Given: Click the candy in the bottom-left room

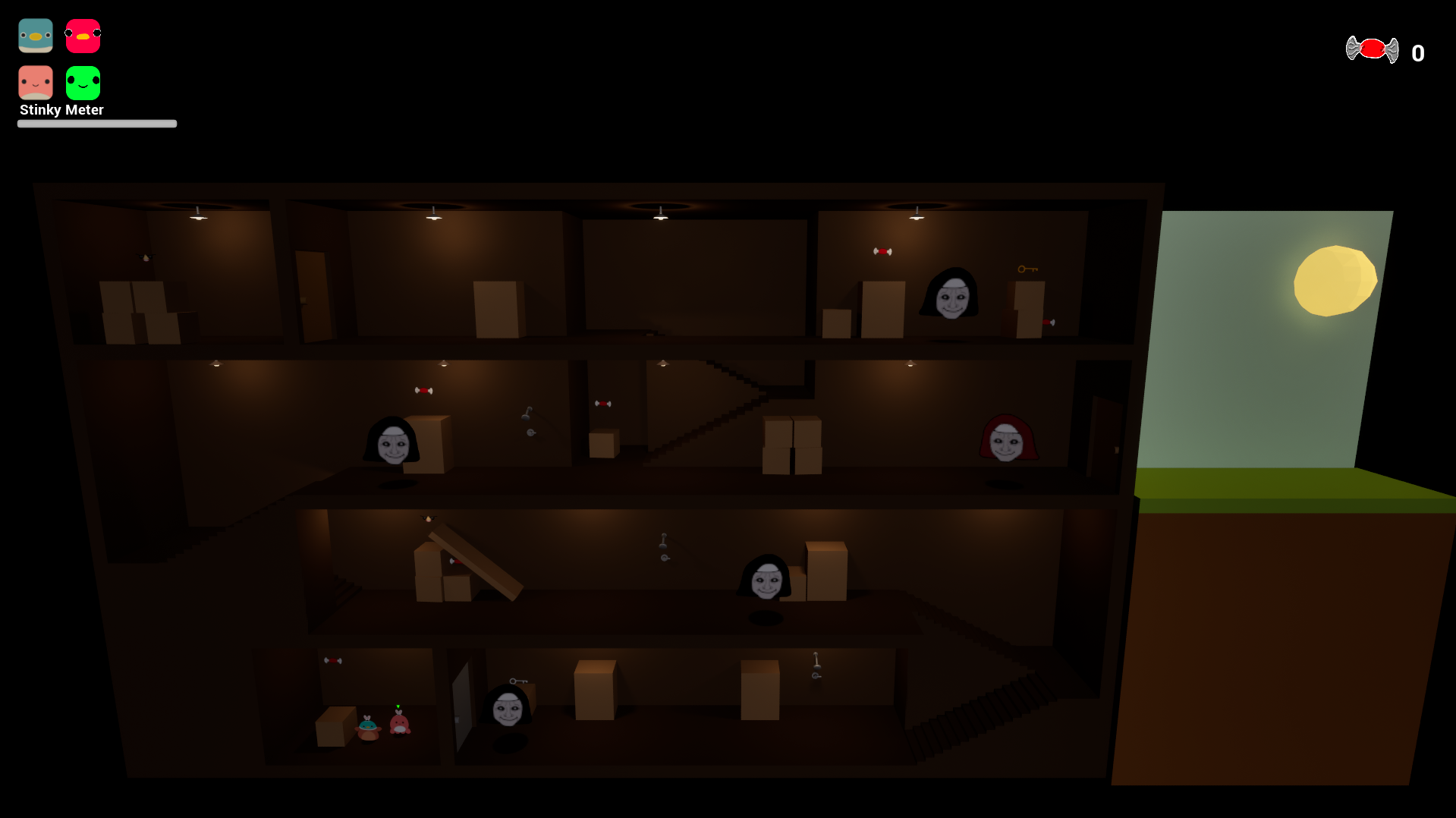Looking at the screenshot, I should tap(334, 660).
